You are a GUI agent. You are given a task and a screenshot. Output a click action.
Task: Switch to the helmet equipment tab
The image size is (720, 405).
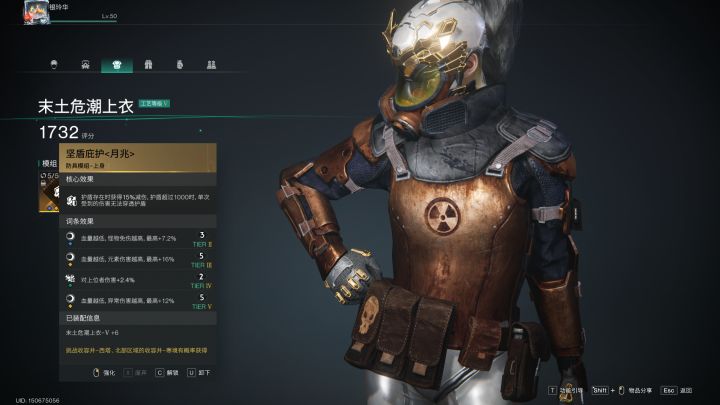point(53,65)
